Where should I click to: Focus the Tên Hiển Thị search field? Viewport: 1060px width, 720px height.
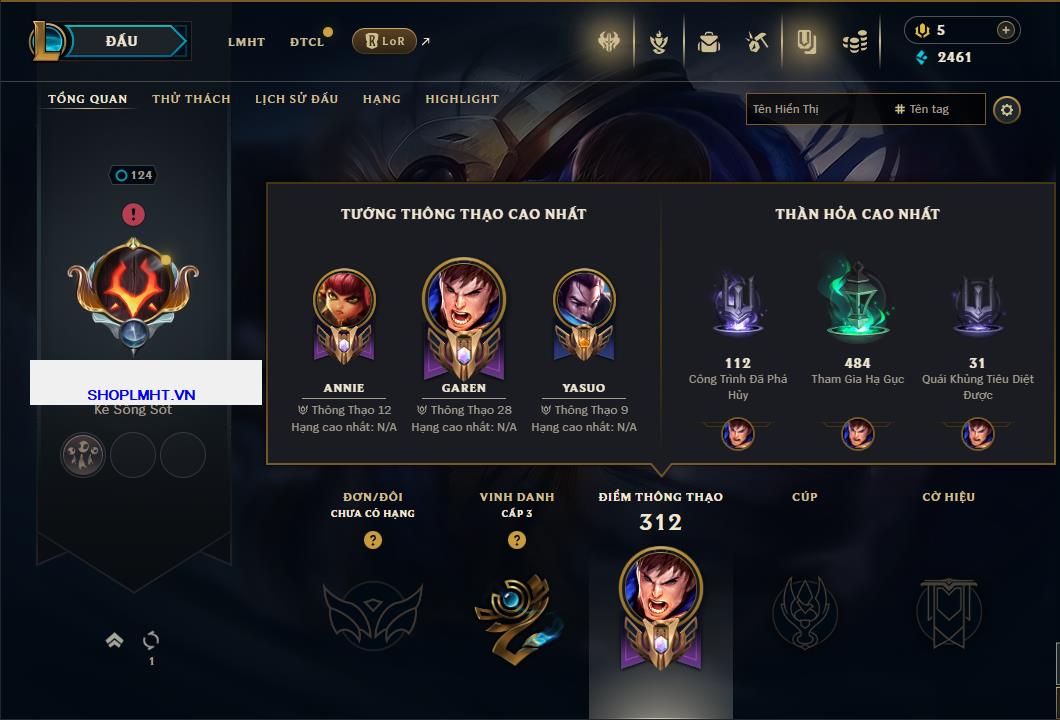click(815, 109)
